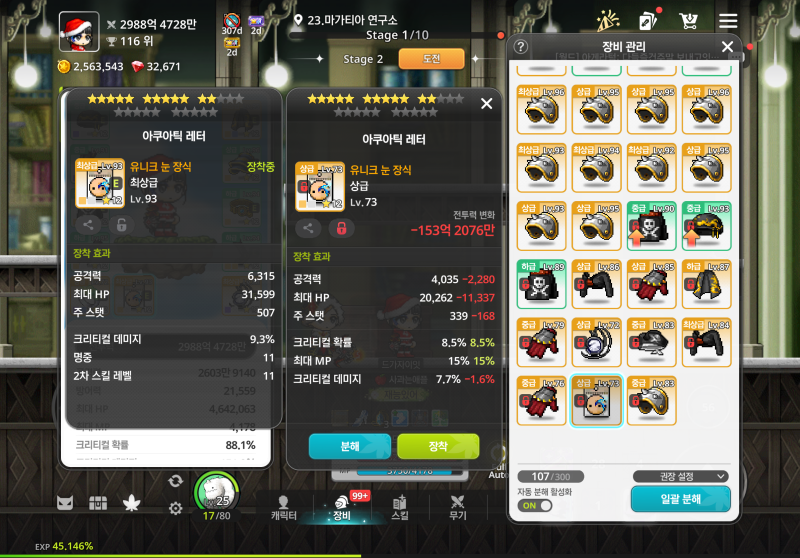Open the 권장 설정 dropdown
800x558 pixels.
[680, 476]
